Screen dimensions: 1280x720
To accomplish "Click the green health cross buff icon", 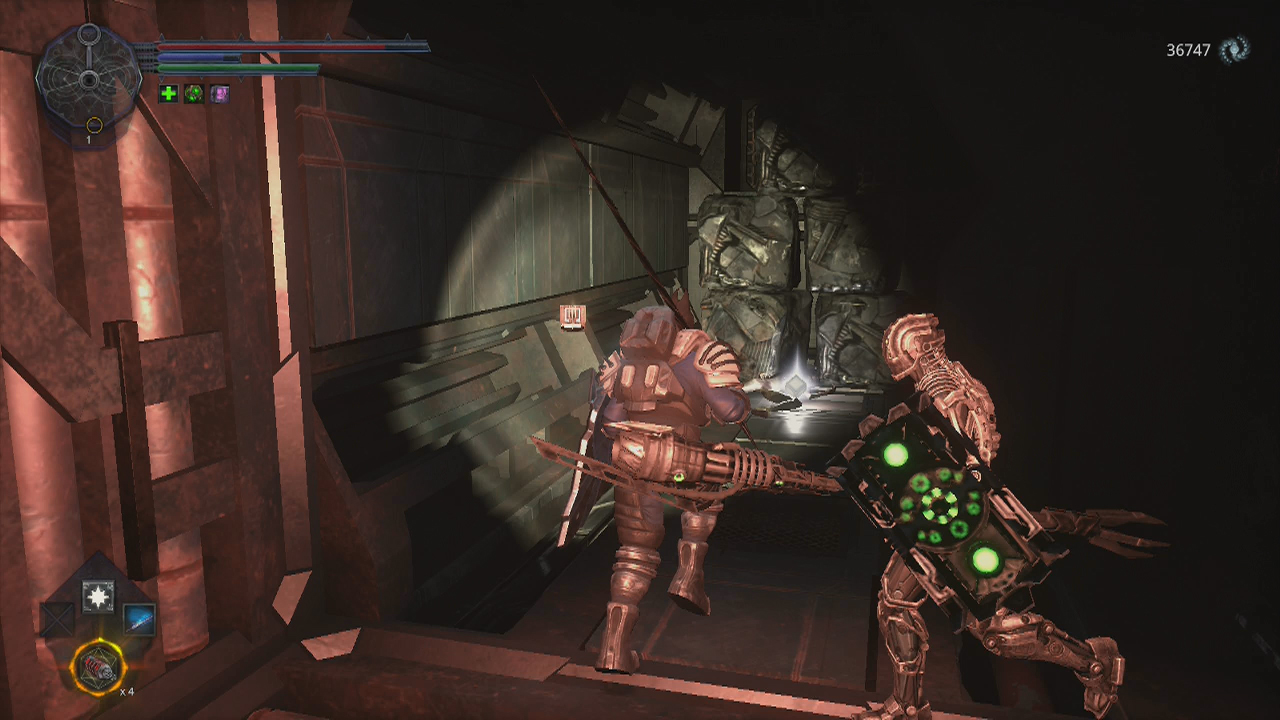I will pyautogui.click(x=168, y=93).
